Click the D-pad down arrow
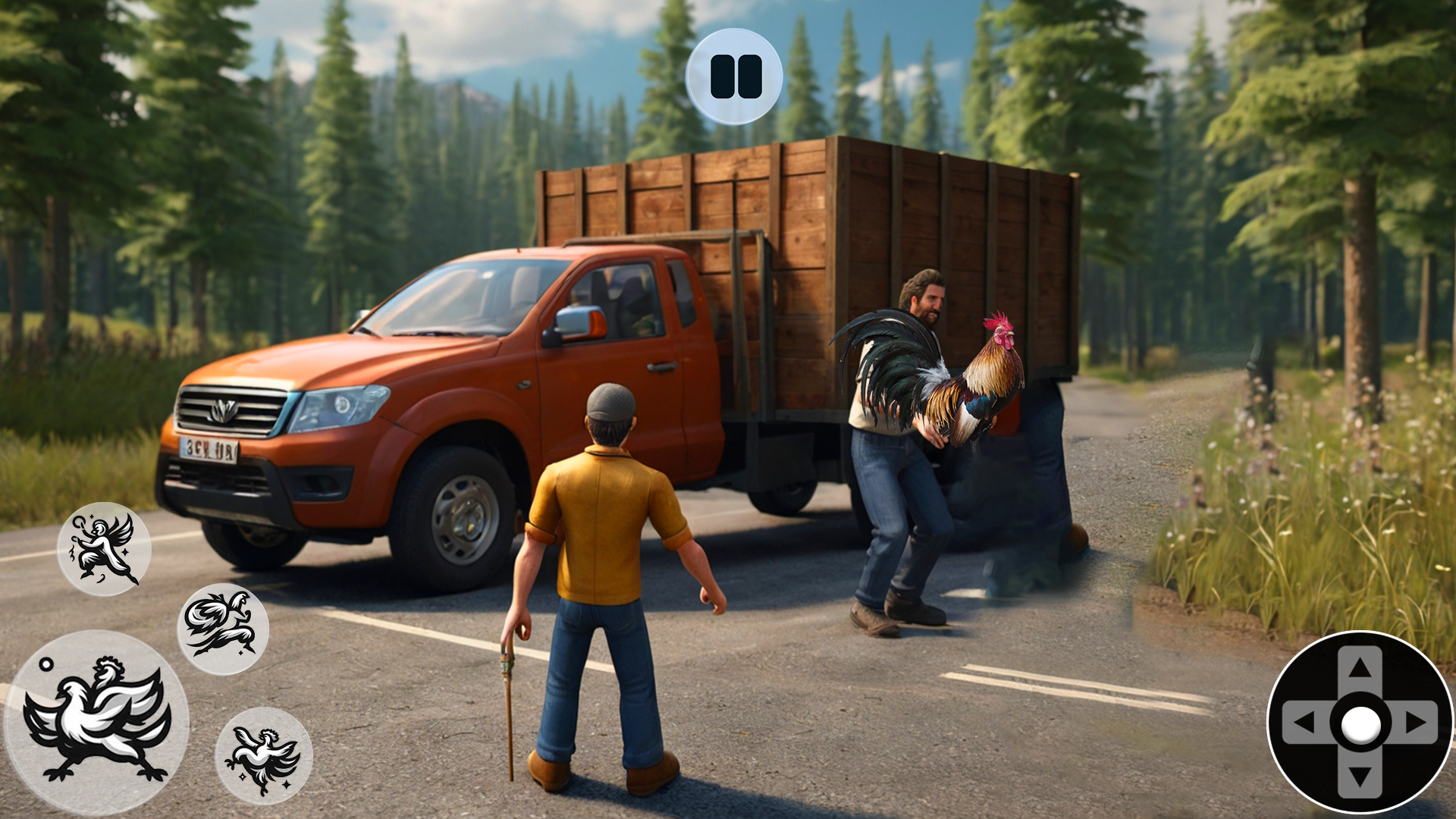1456x819 pixels. [x=1360, y=777]
